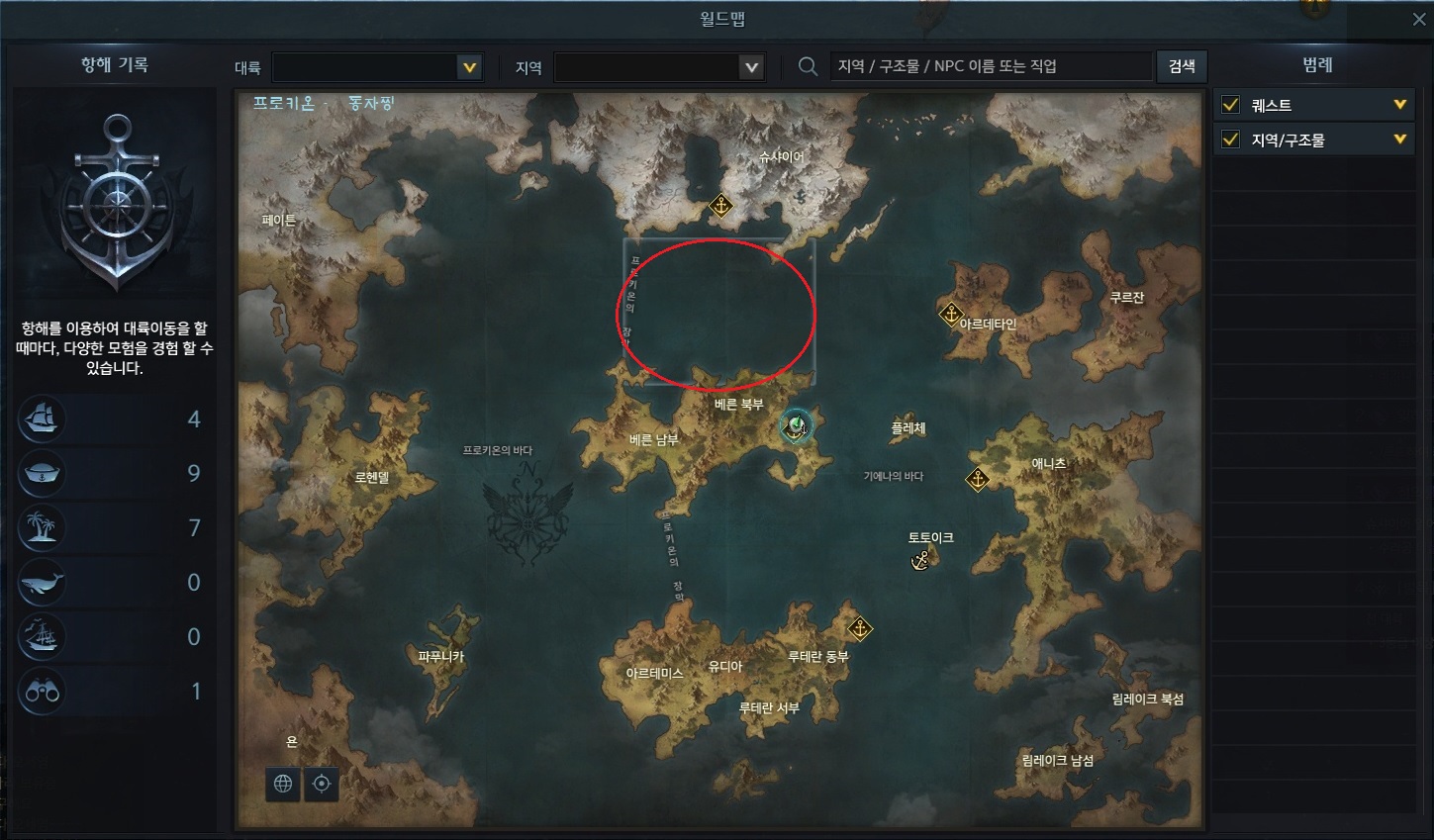Select the 유디아 region label
Viewport: 1434px width, 840px height.
pos(724,667)
